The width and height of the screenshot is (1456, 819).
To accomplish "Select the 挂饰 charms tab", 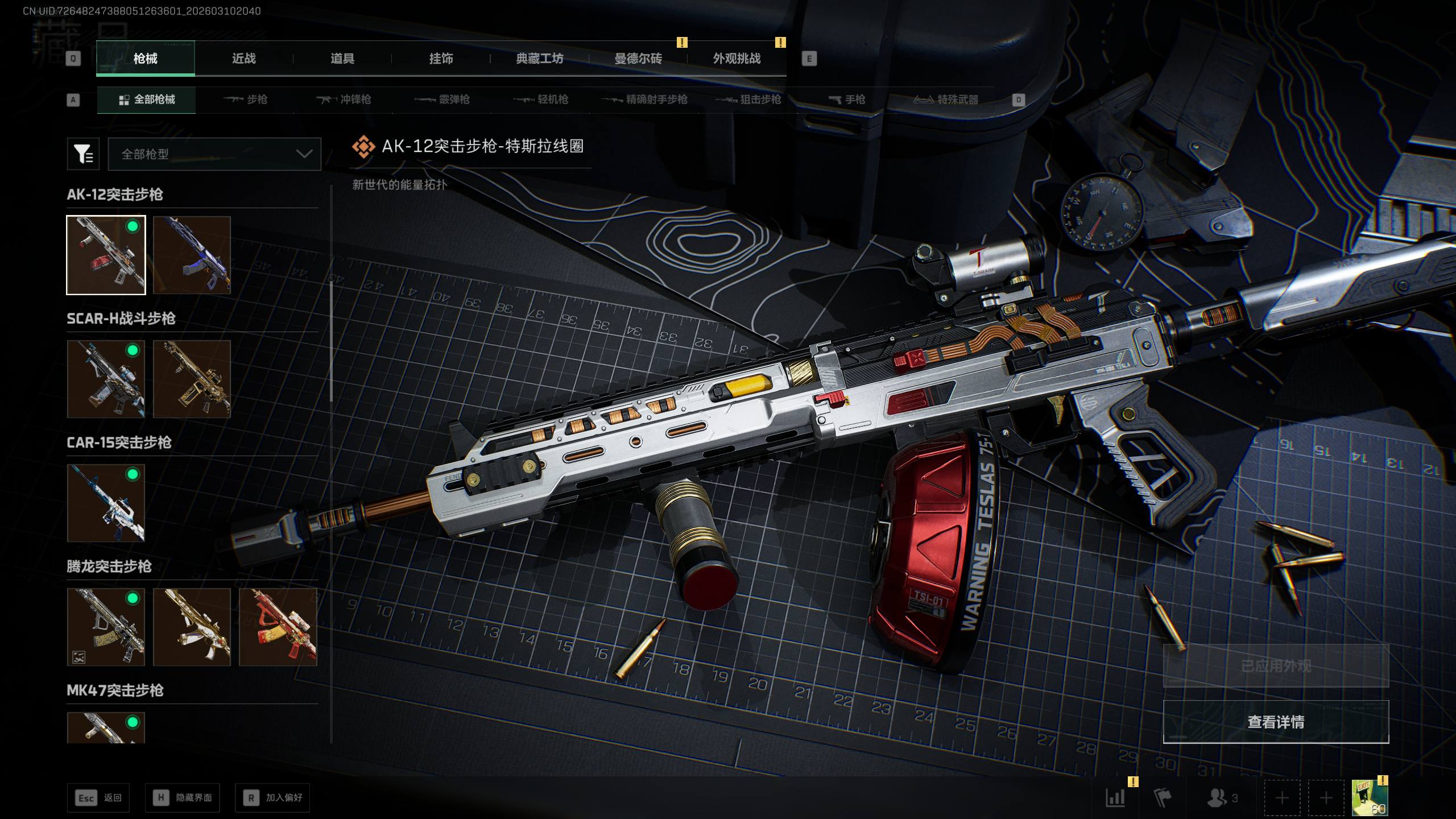I will (441, 59).
